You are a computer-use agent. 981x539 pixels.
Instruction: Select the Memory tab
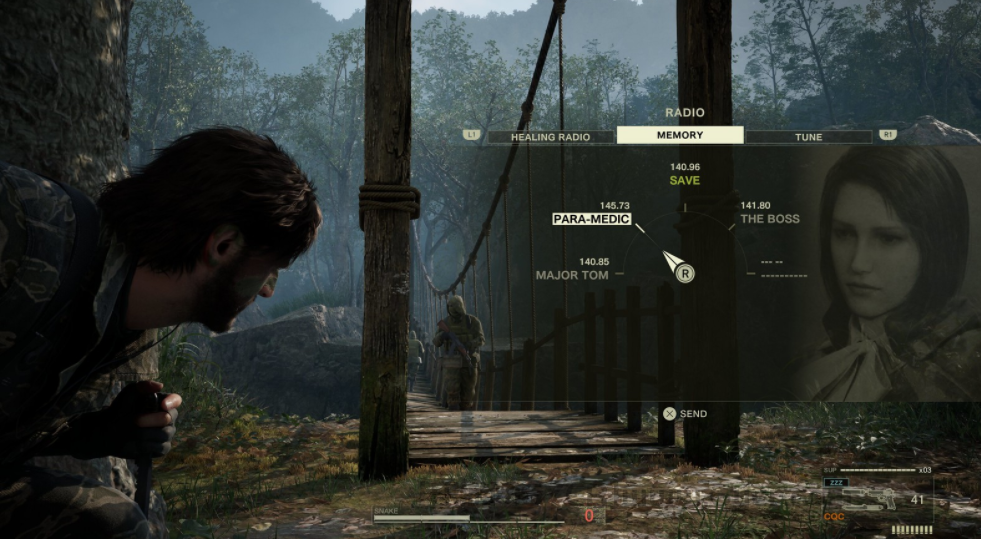[680, 135]
